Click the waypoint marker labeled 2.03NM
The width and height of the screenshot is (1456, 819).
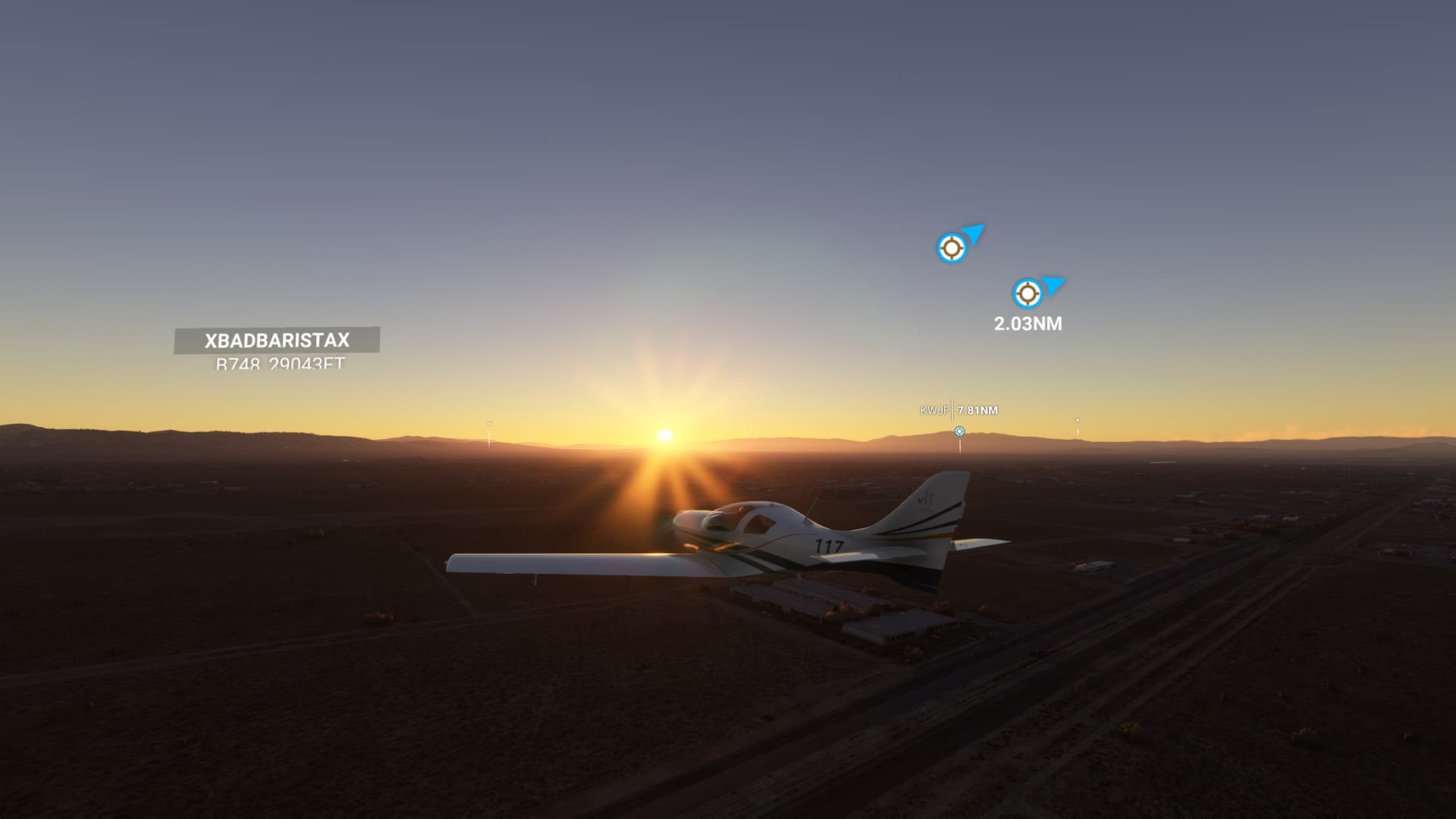click(1028, 293)
